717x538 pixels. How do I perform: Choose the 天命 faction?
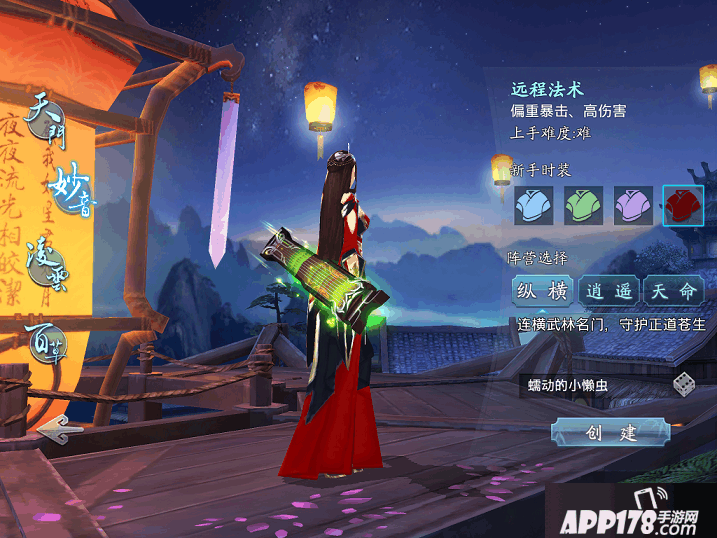click(x=672, y=291)
